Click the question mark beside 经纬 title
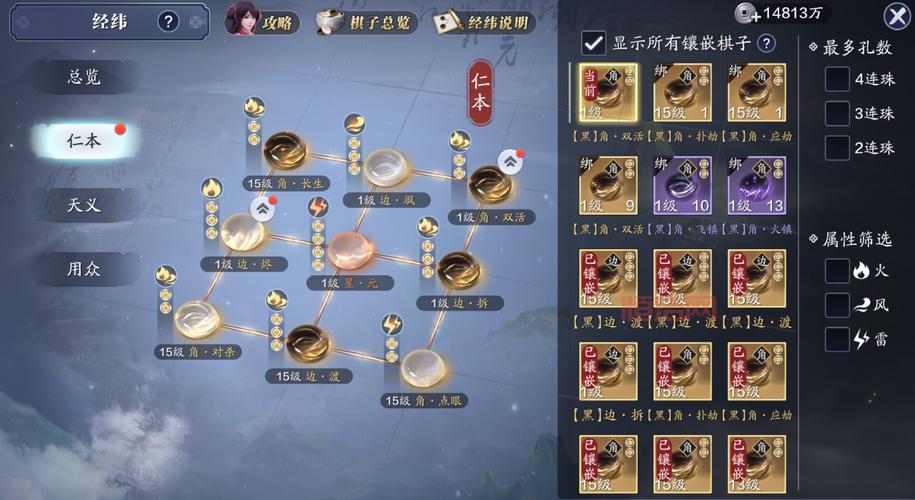The width and height of the screenshot is (915, 500). click(x=168, y=21)
